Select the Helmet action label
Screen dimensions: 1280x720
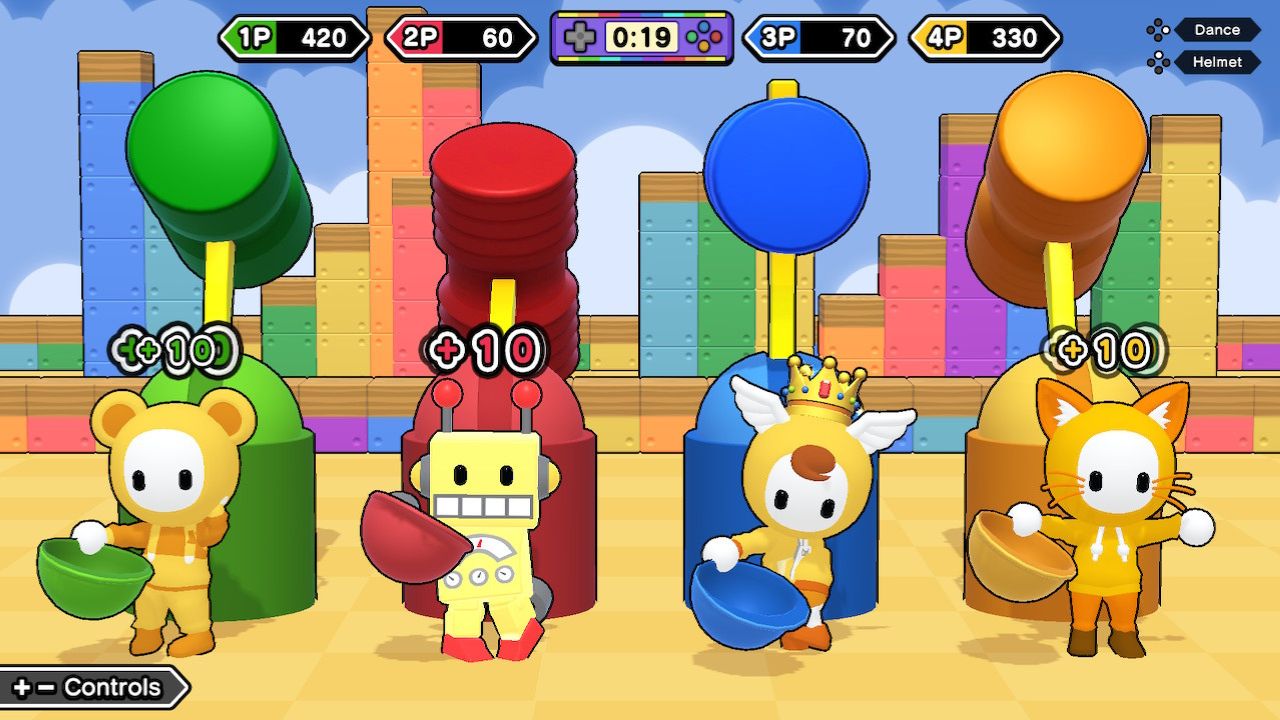tap(1218, 62)
